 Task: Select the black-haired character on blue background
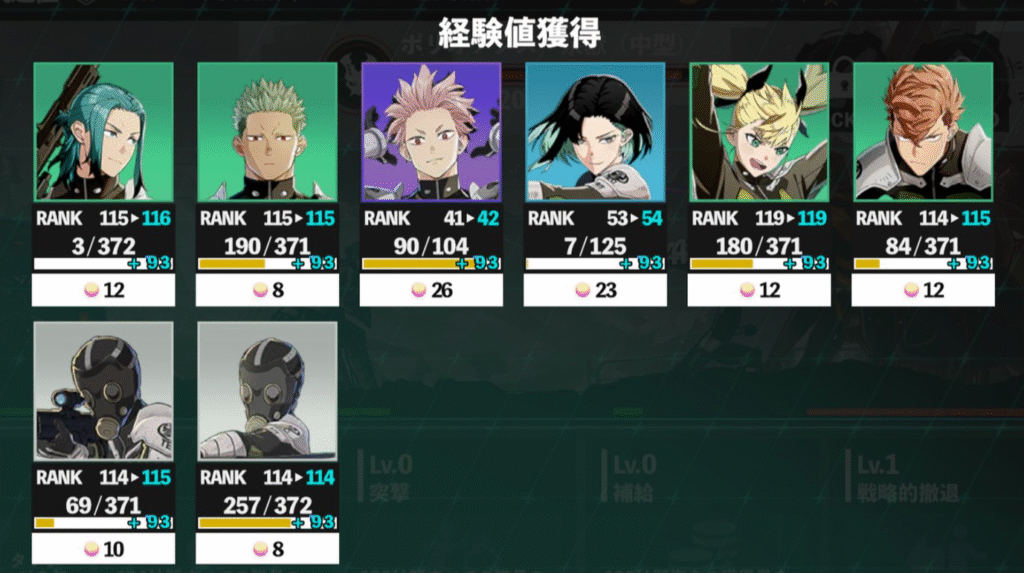pyautogui.click(x=595, y=132)
